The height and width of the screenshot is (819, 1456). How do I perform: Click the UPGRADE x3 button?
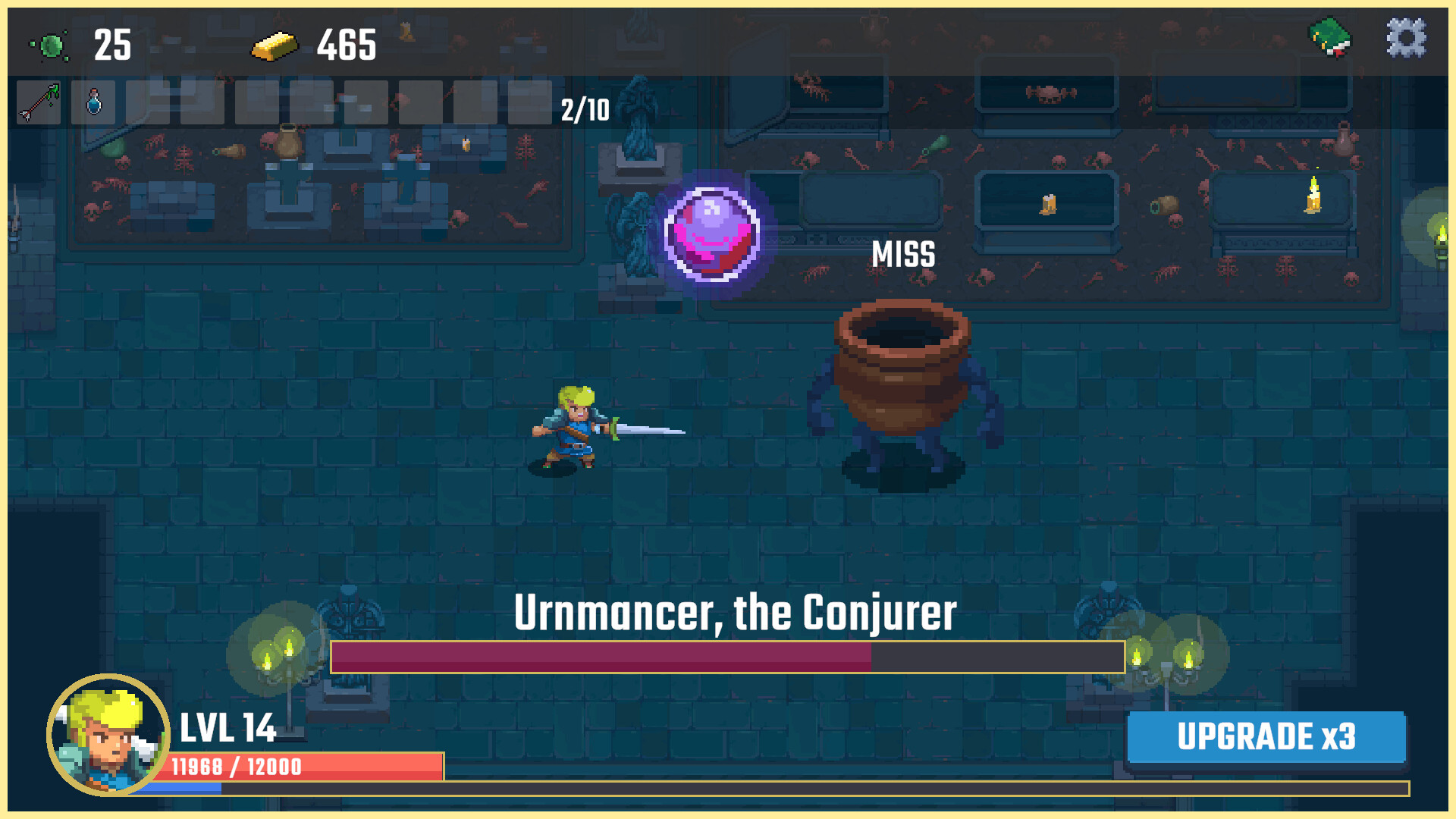[x=1266, y=736]
